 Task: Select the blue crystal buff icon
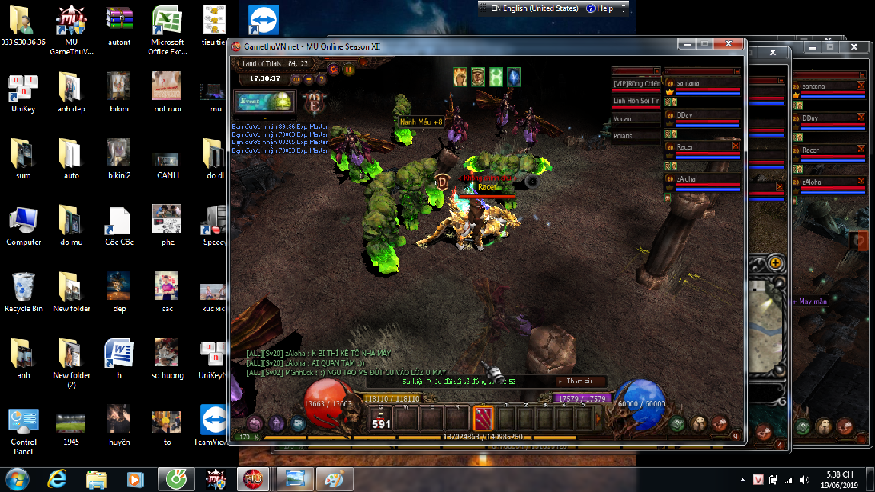pos(514,76)
